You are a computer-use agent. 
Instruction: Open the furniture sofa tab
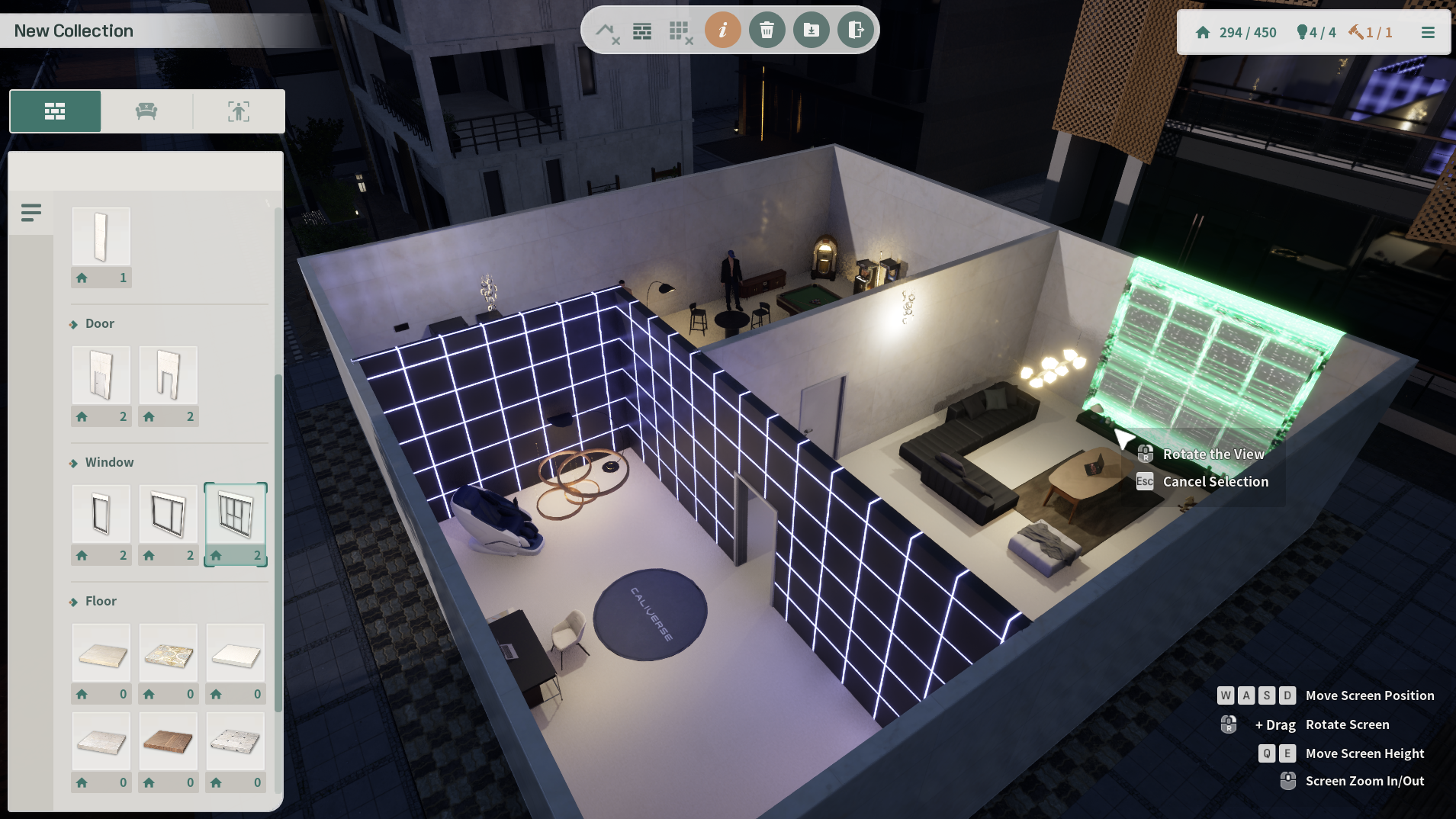pos(146,111)
